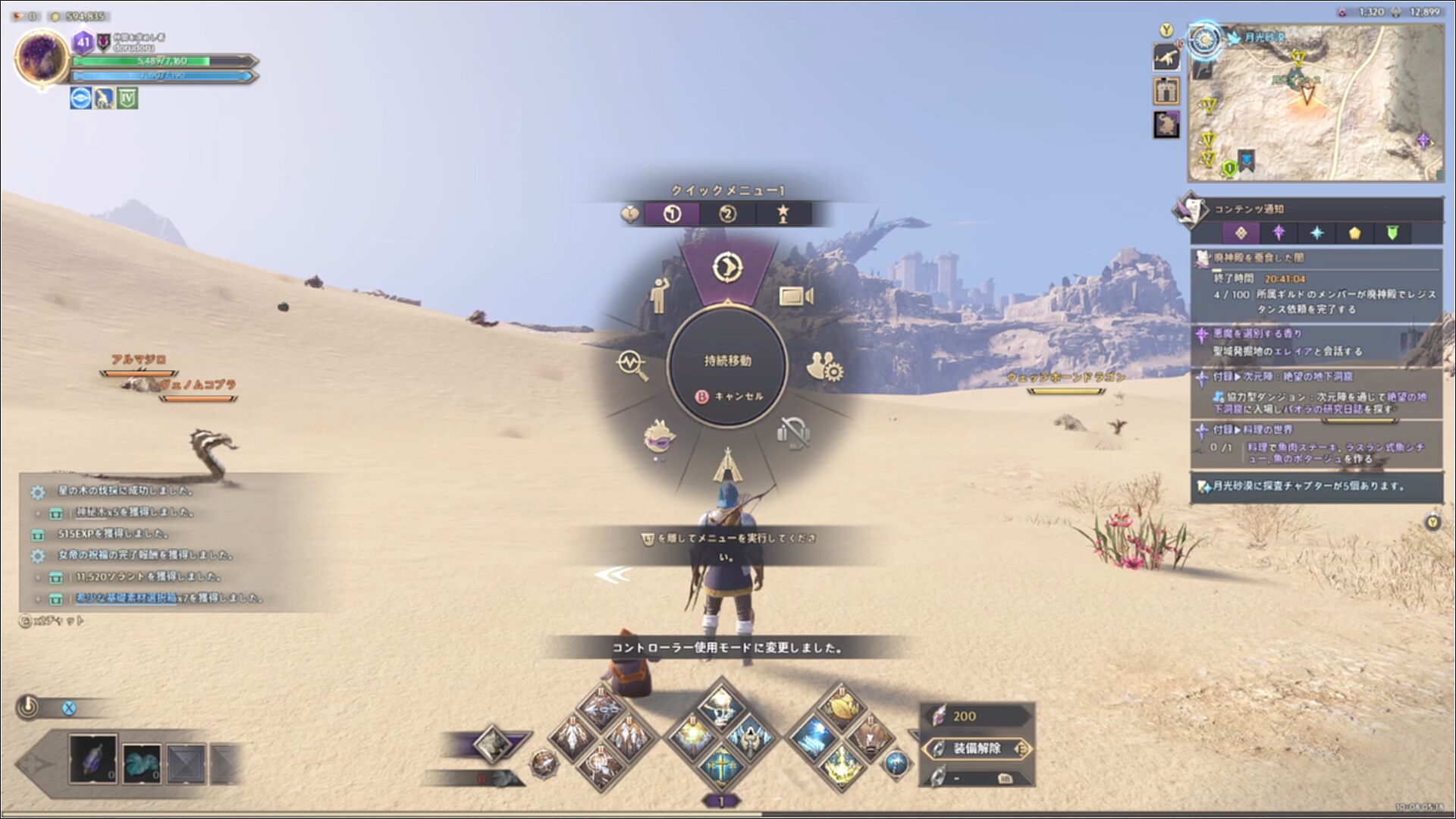This screenshot has width=1456, height=819.
Task: Choose the waving figure emote option
Action: tap(658, 294)
